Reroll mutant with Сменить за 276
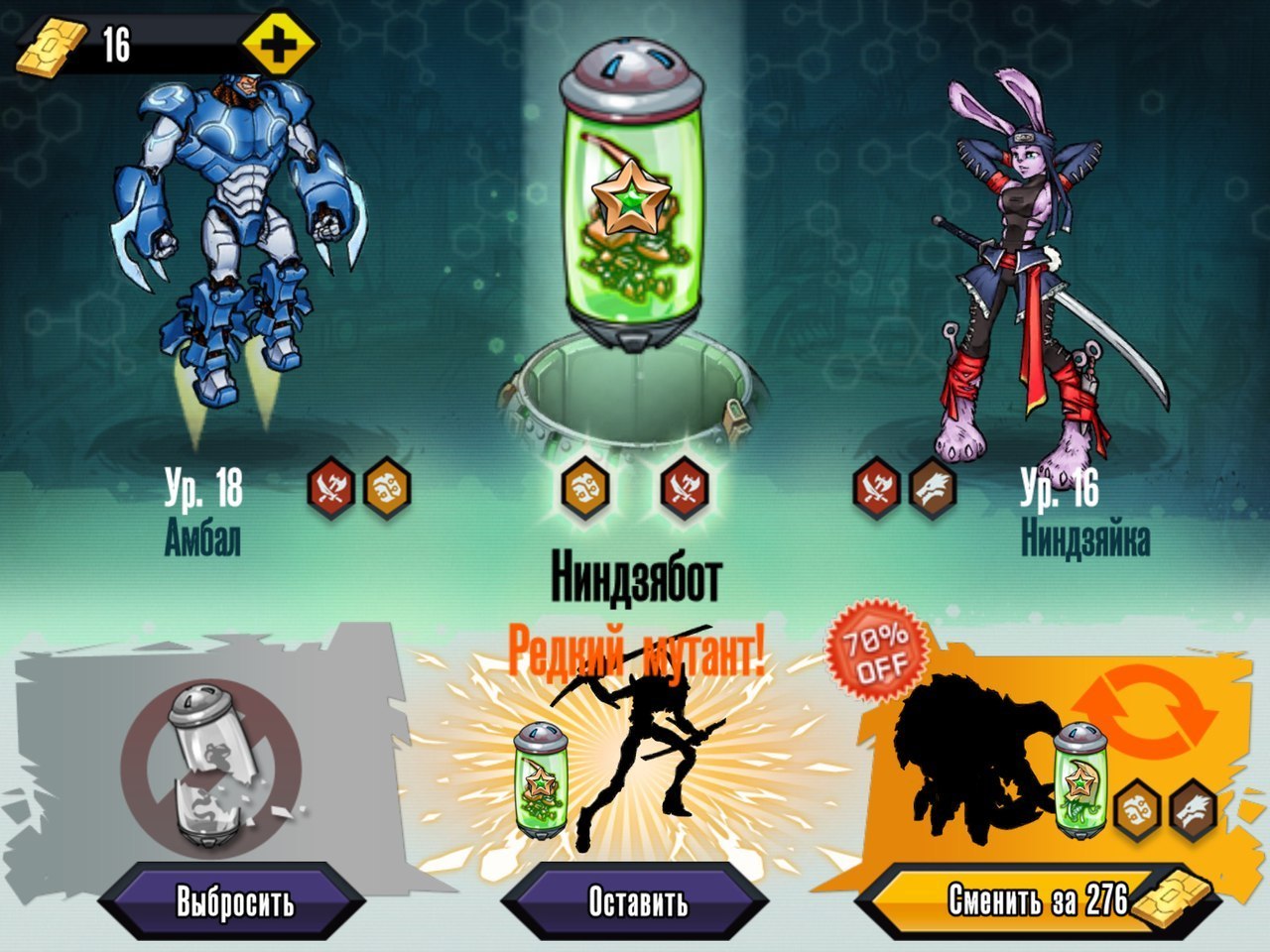Screen dimensions: 1270x952 pyautogui.click(x=1037, y=900)
